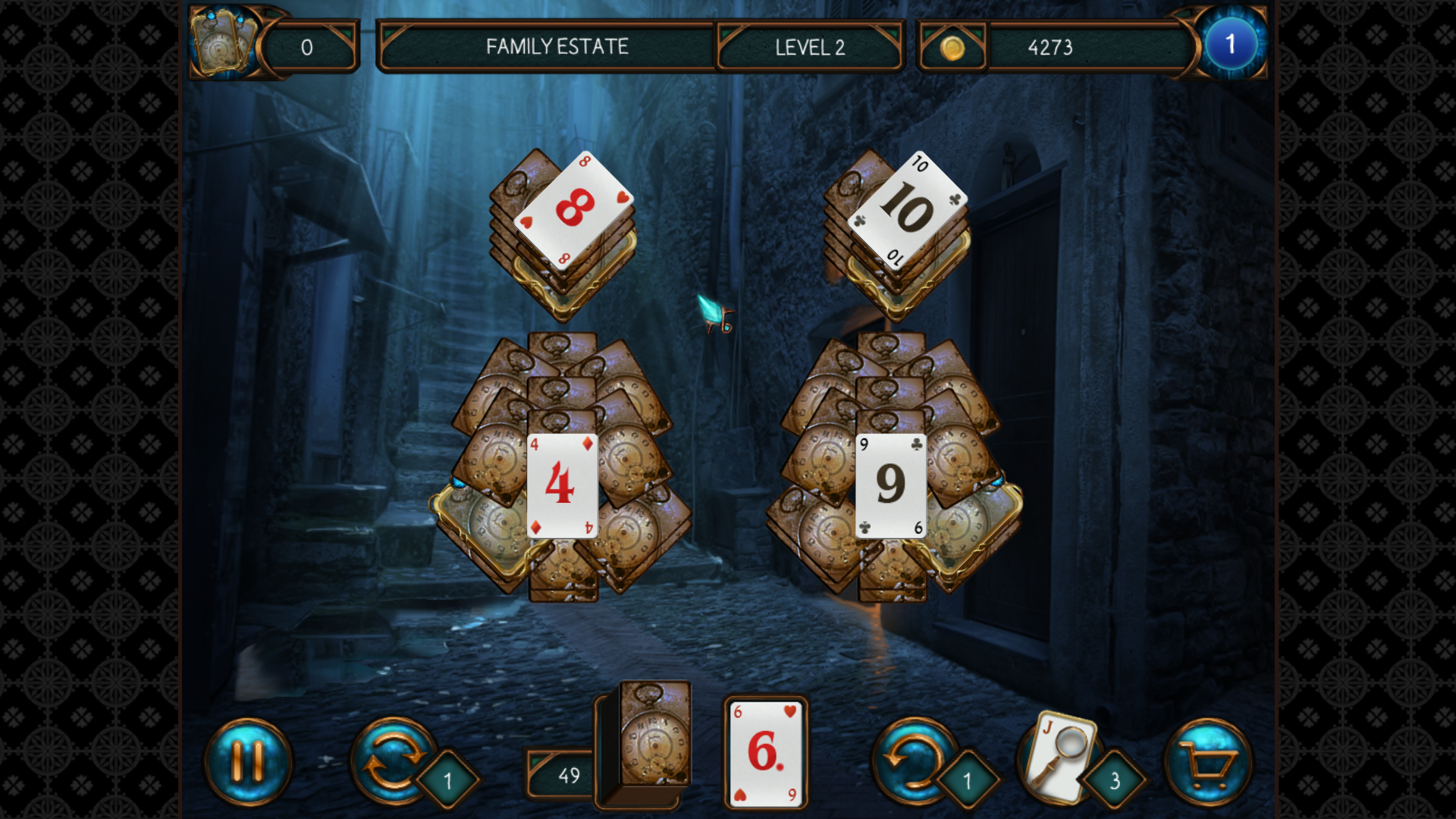Click the card stack icon top-left

click(224, 43)
